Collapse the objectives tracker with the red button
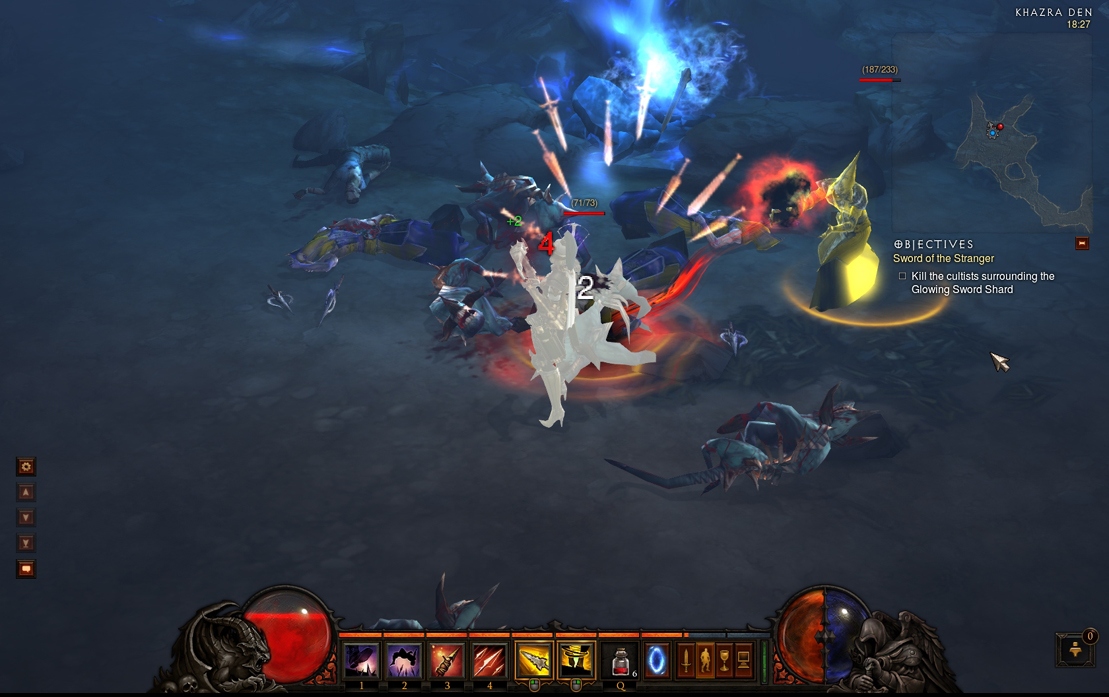 click(x=1082, y=243)
